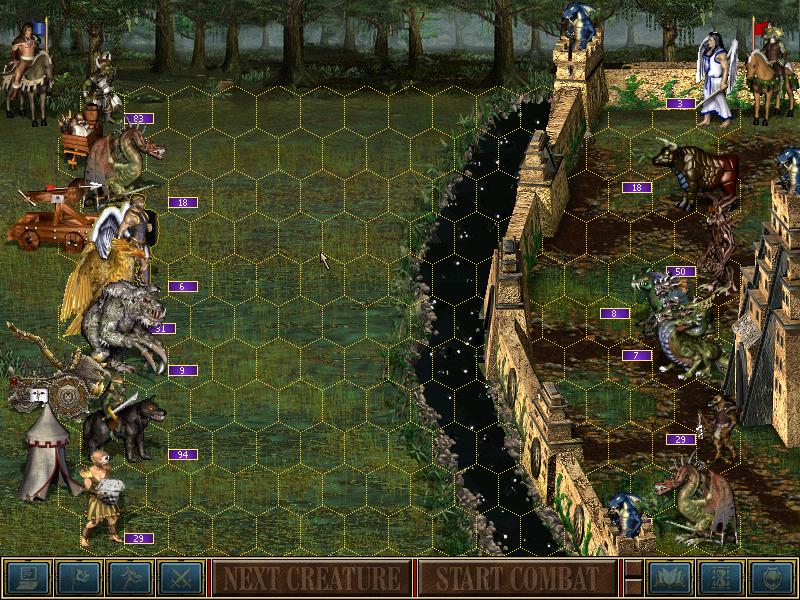800x600 pixels.
Task: Click Start Combat to begin battle
Action: (515, 578)
